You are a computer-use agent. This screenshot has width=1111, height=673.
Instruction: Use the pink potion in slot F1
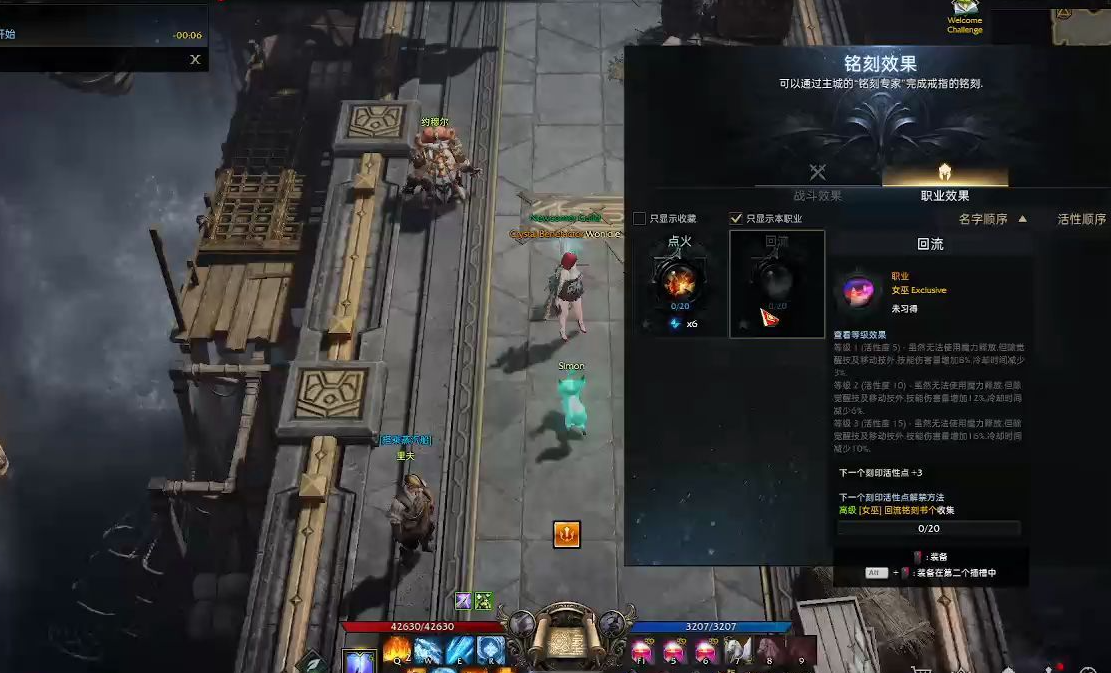pyautogui.click(x=644, y=651)
